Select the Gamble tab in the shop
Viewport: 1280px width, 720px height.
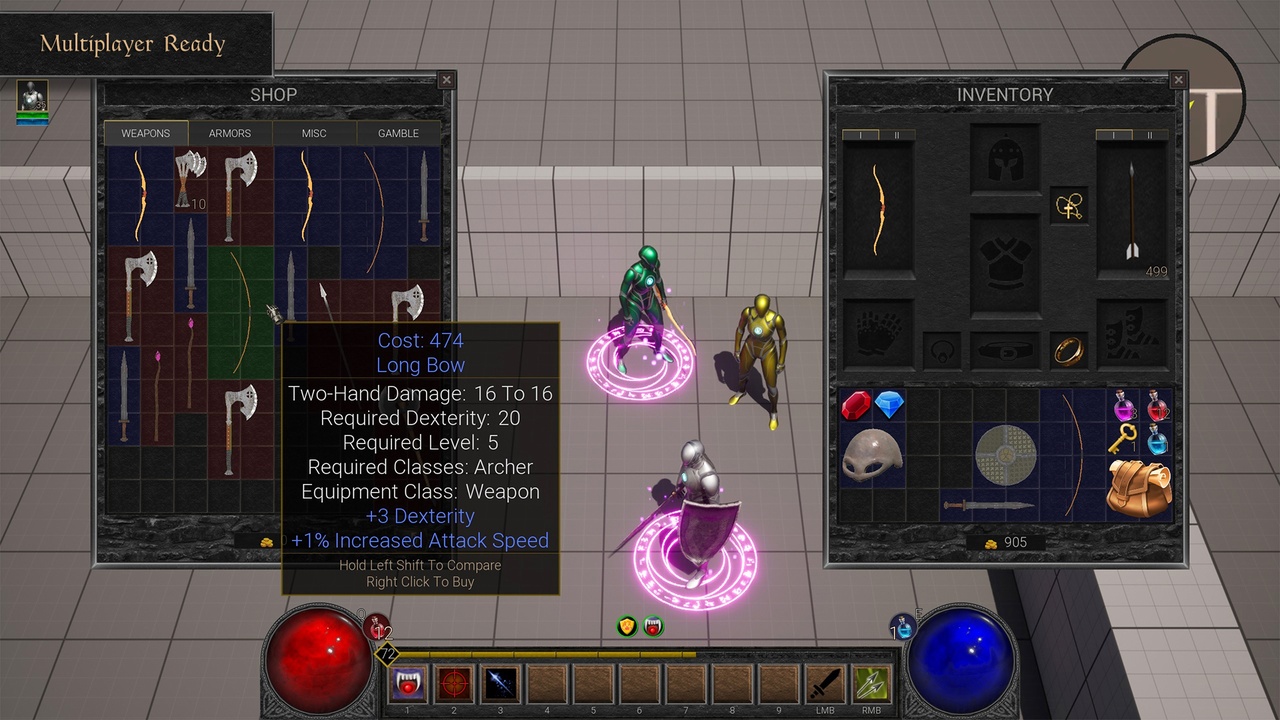(398, 133)
